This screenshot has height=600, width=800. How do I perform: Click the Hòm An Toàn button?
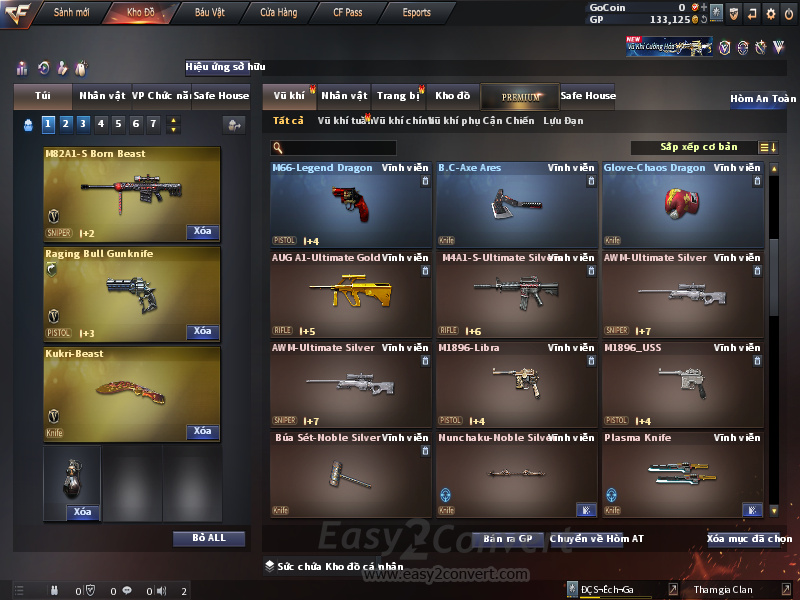762,99
